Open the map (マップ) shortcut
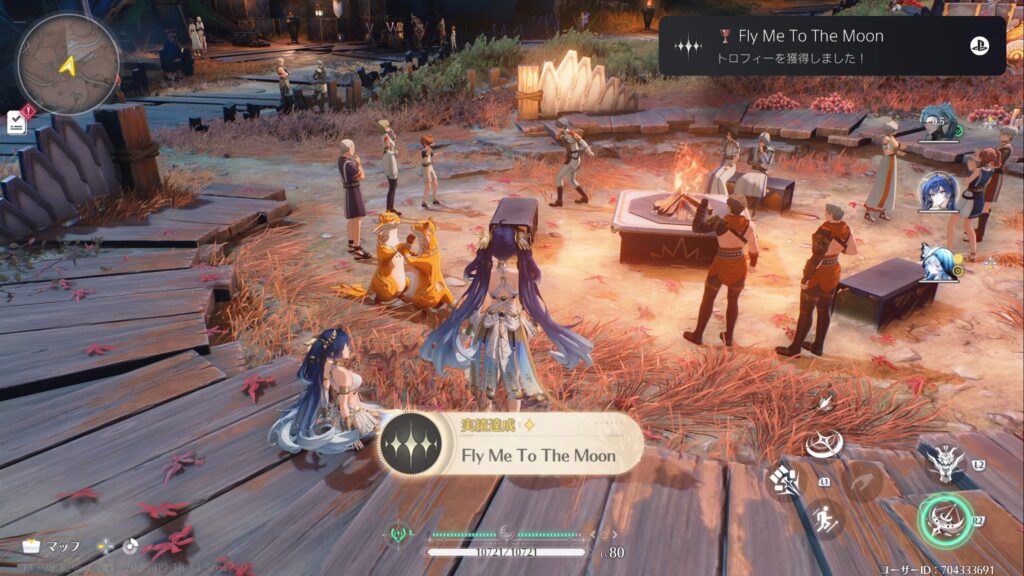 pyautogui.click(x=52, y=547)
